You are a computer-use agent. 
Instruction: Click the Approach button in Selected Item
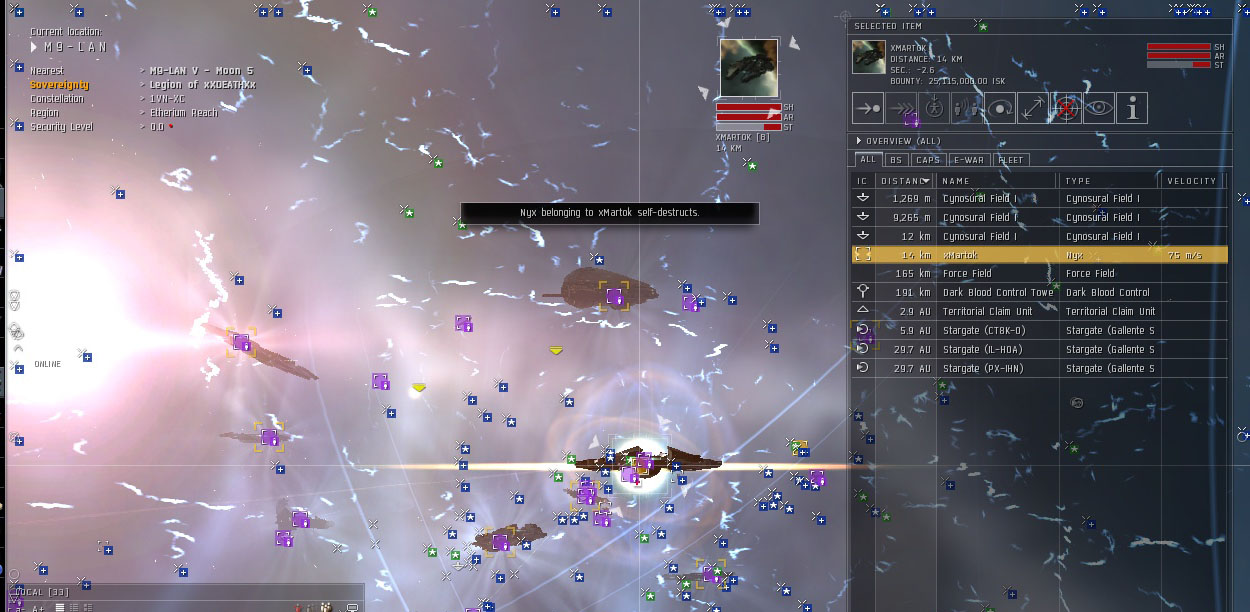[x=868, y=108]
